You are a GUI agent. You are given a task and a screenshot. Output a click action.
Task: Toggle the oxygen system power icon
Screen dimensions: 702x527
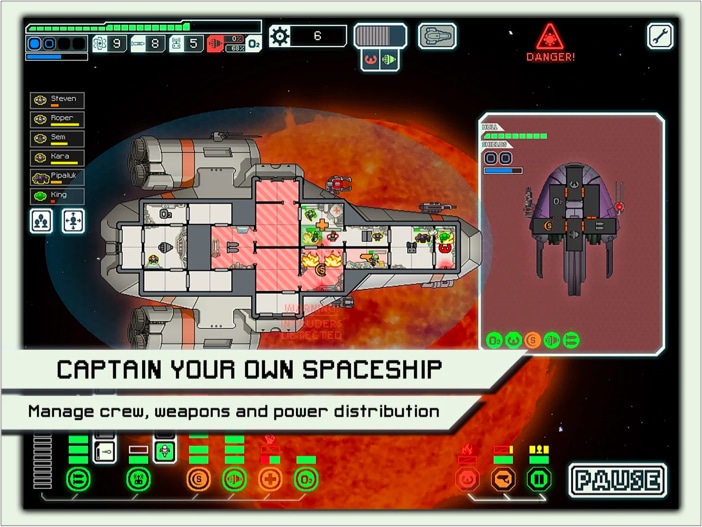(x=306, y=480)
